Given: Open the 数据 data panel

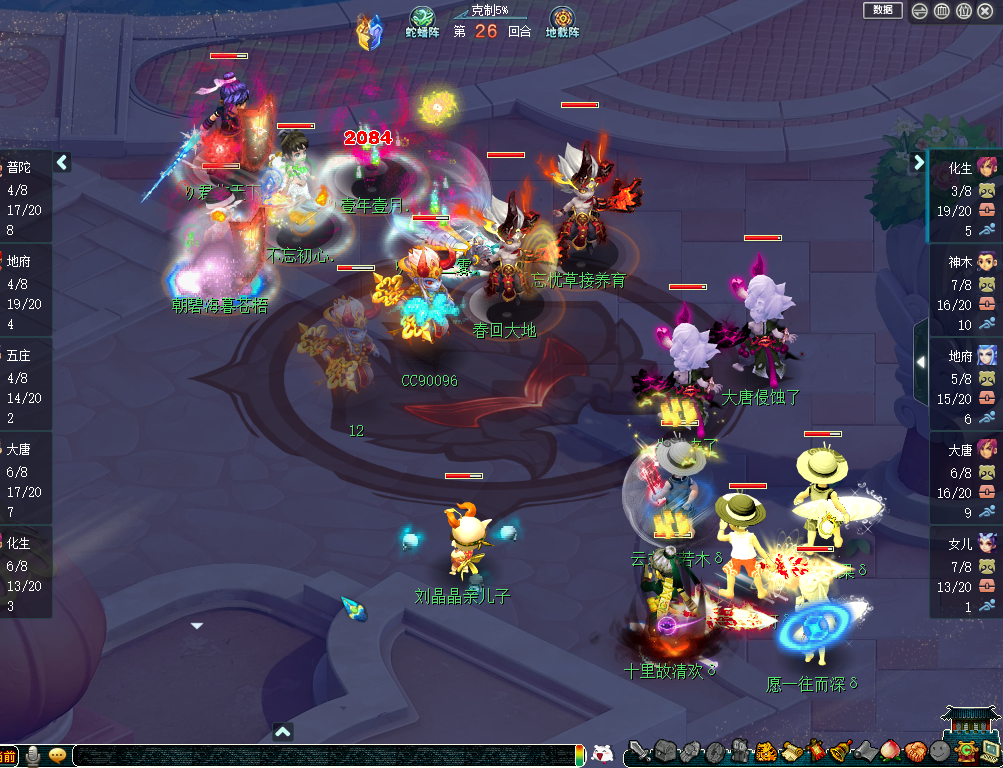Looking at the screenshot, I should (882, 10).
